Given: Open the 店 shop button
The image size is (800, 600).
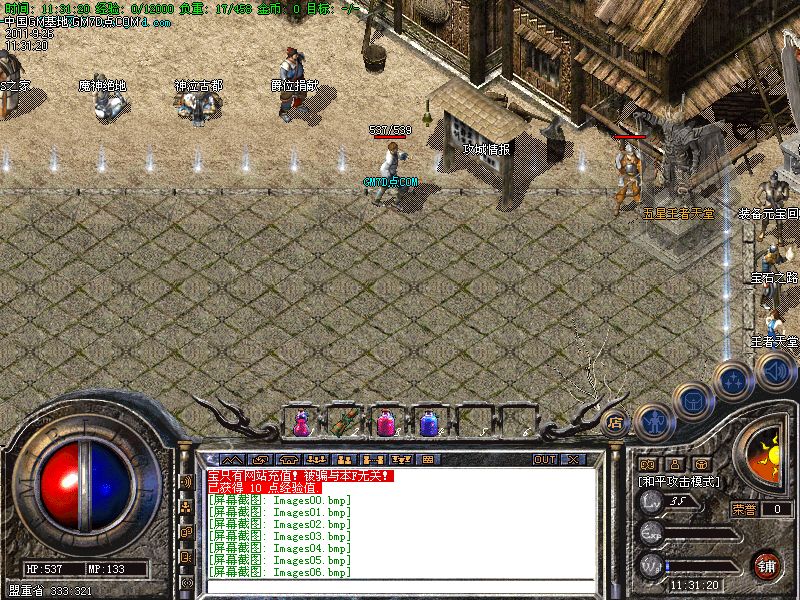Looking at the screenshot, I should click(x=616, y=422).
